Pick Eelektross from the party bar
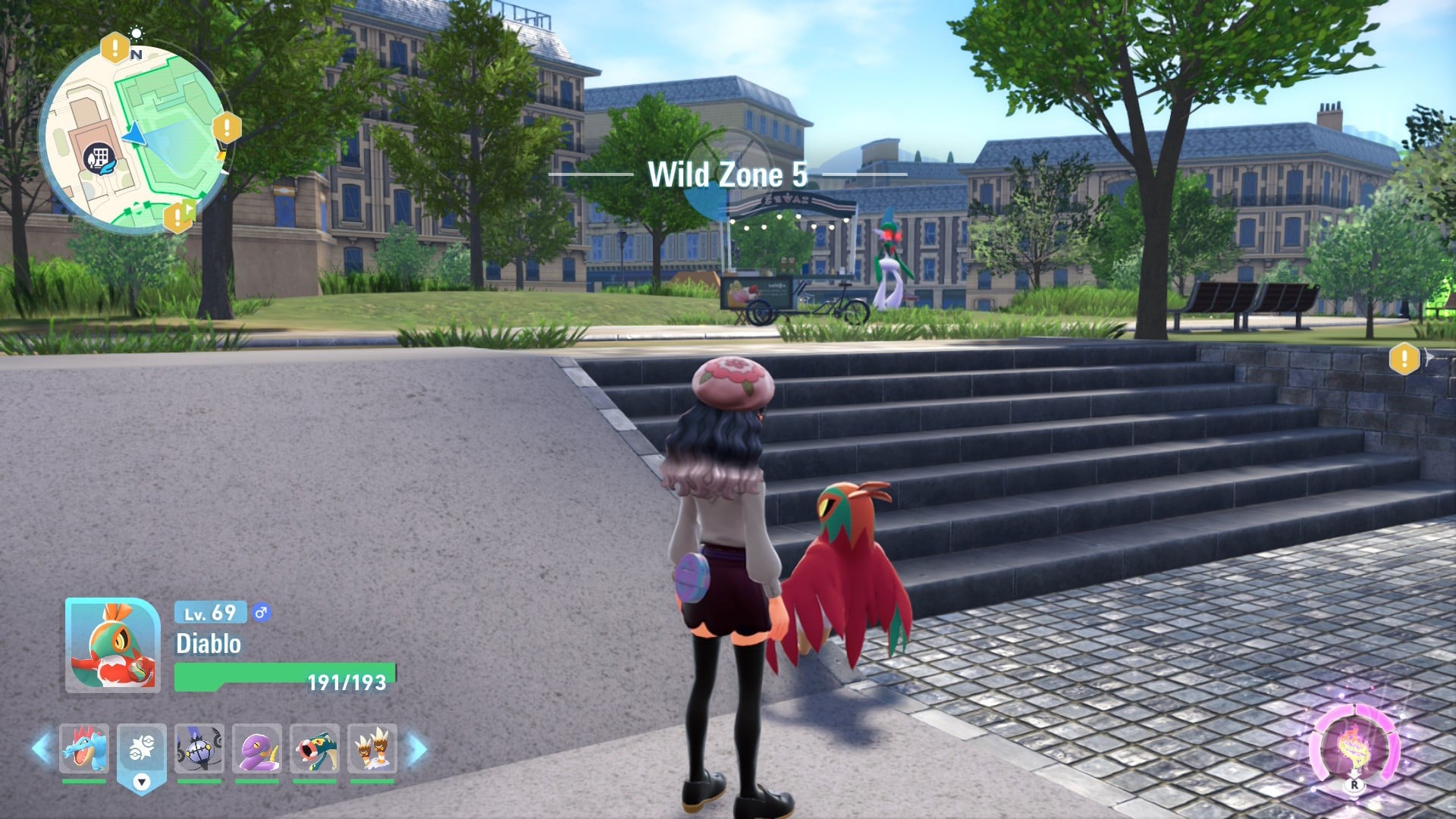Viewport: 1456px width, 819px height. [x=315, y=748]
